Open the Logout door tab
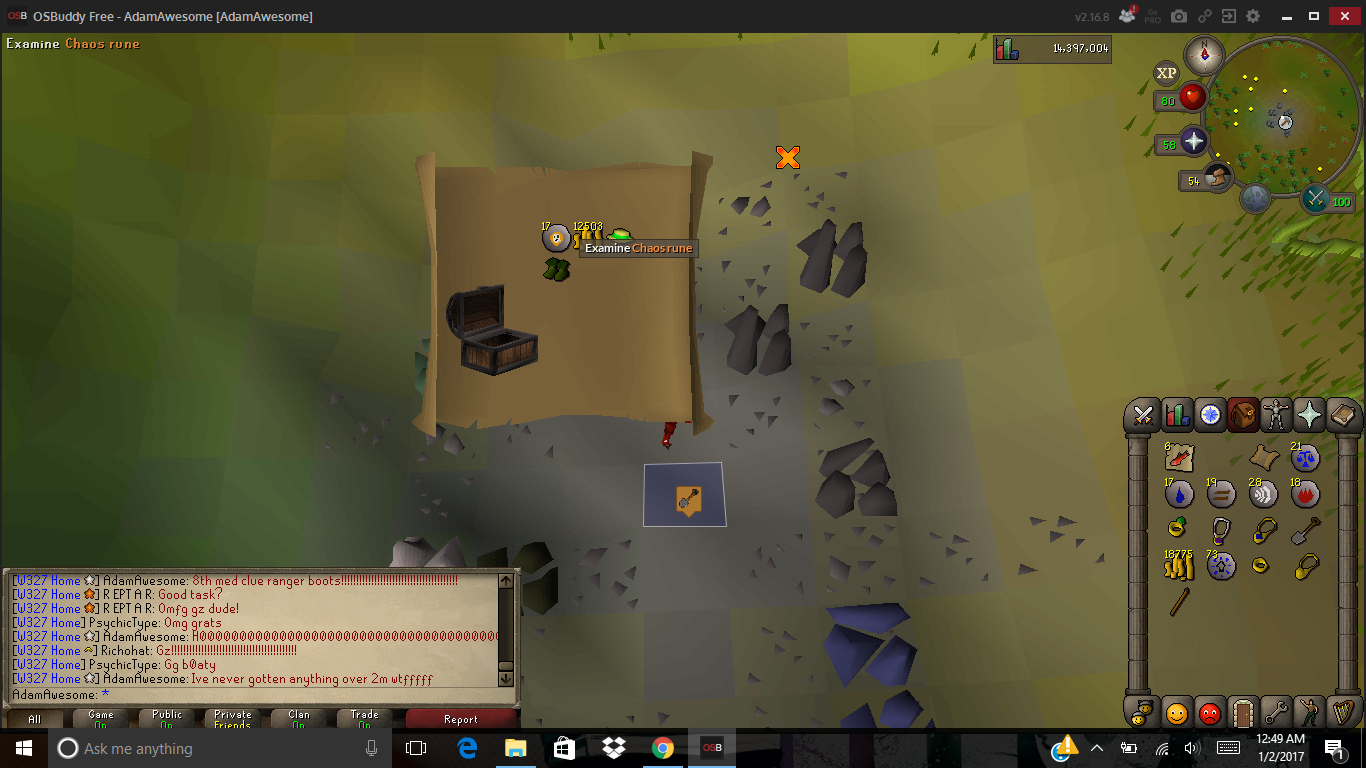Viewport: 1366px width, 768px height. 1243,713
